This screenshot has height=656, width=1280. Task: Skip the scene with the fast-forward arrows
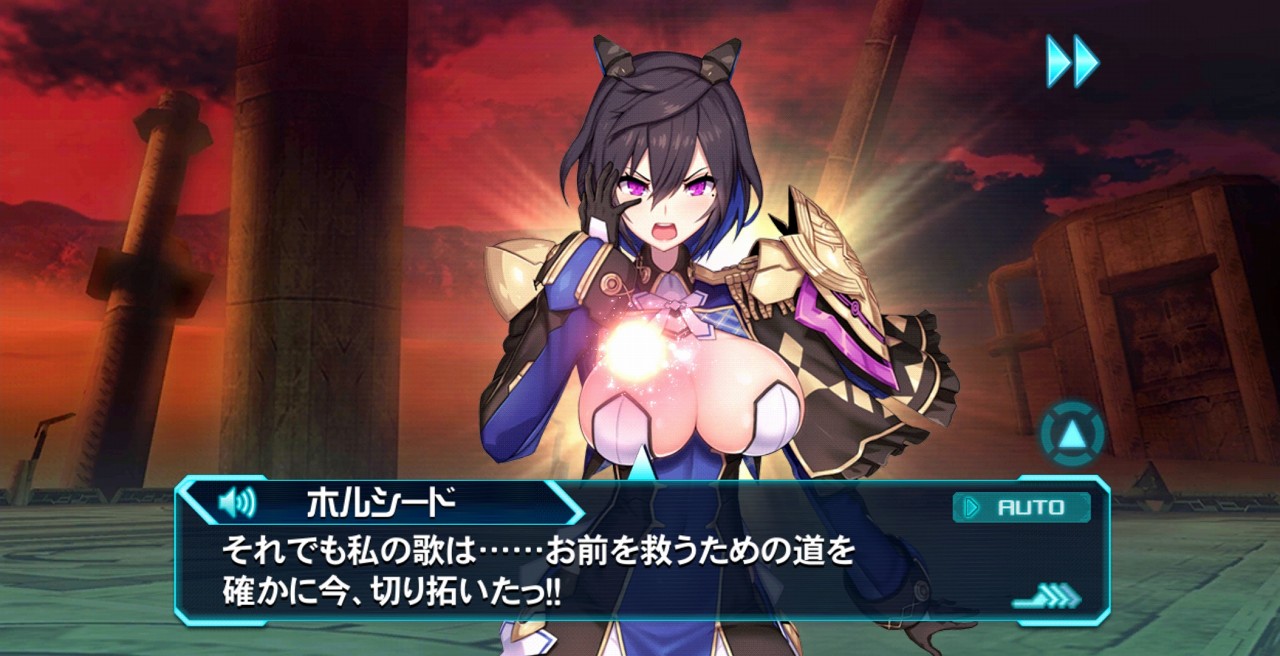1072,61
